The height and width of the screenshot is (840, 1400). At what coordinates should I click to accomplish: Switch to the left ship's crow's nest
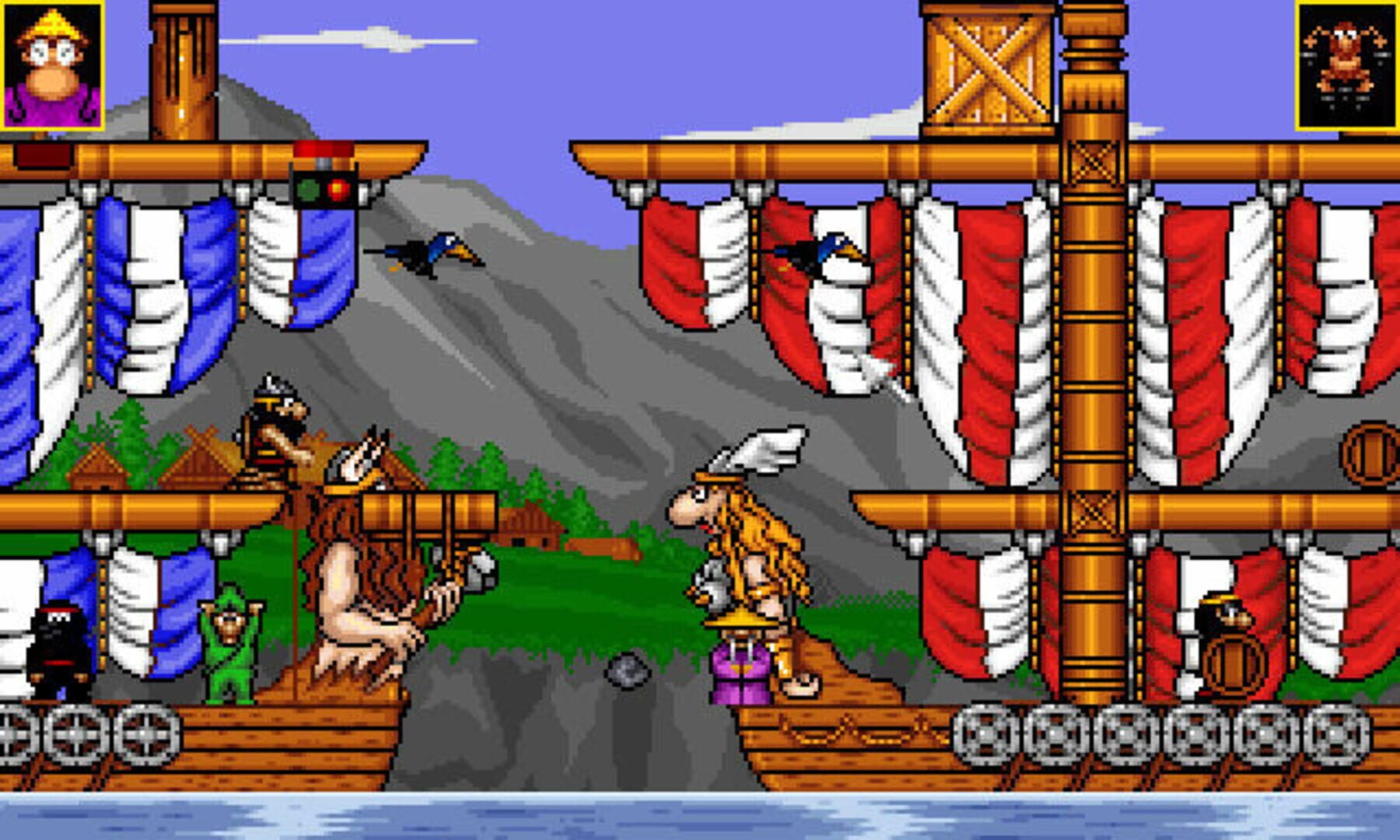tap(183, 70)
